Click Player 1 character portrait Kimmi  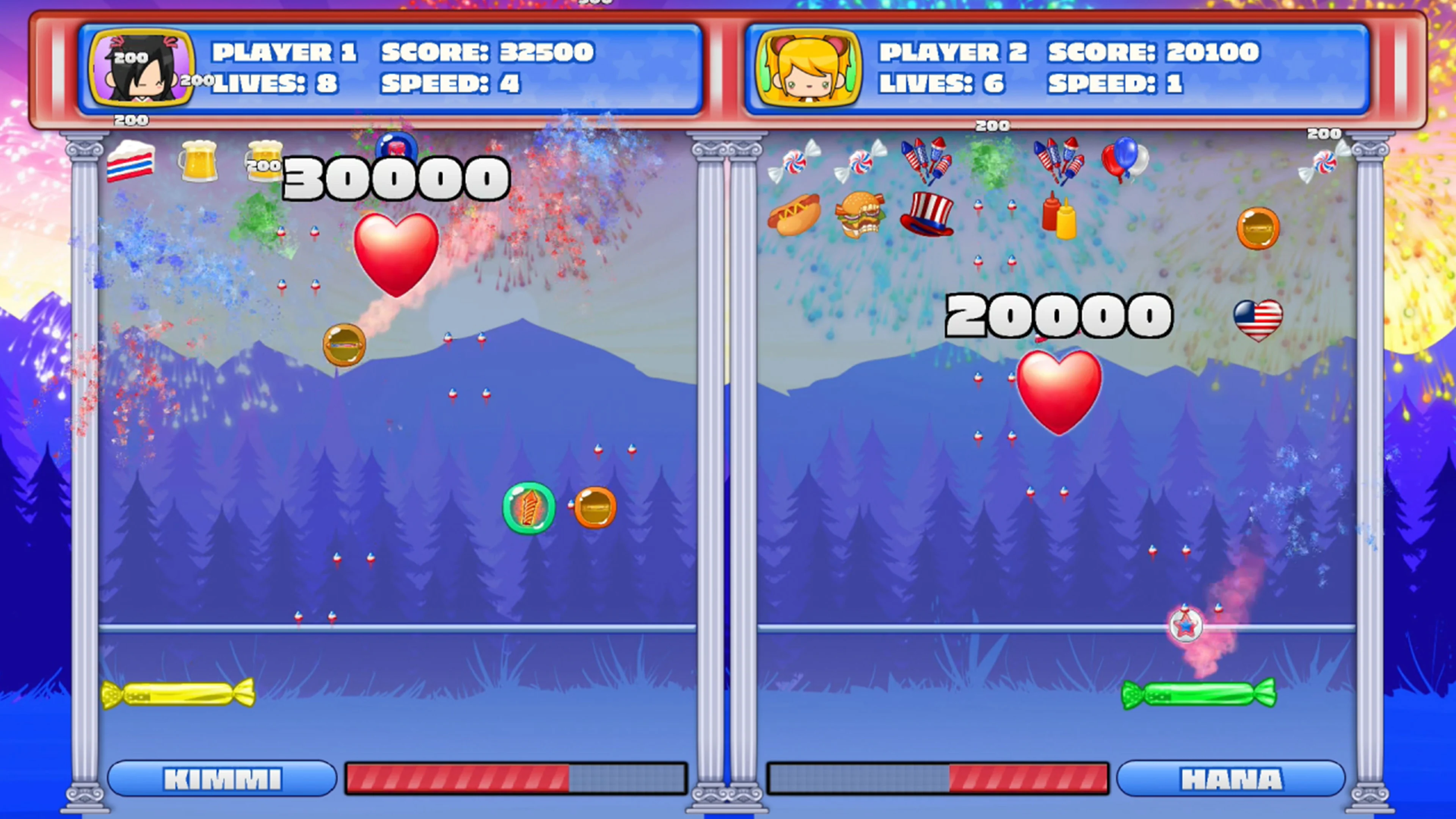(x=143, y=67)
